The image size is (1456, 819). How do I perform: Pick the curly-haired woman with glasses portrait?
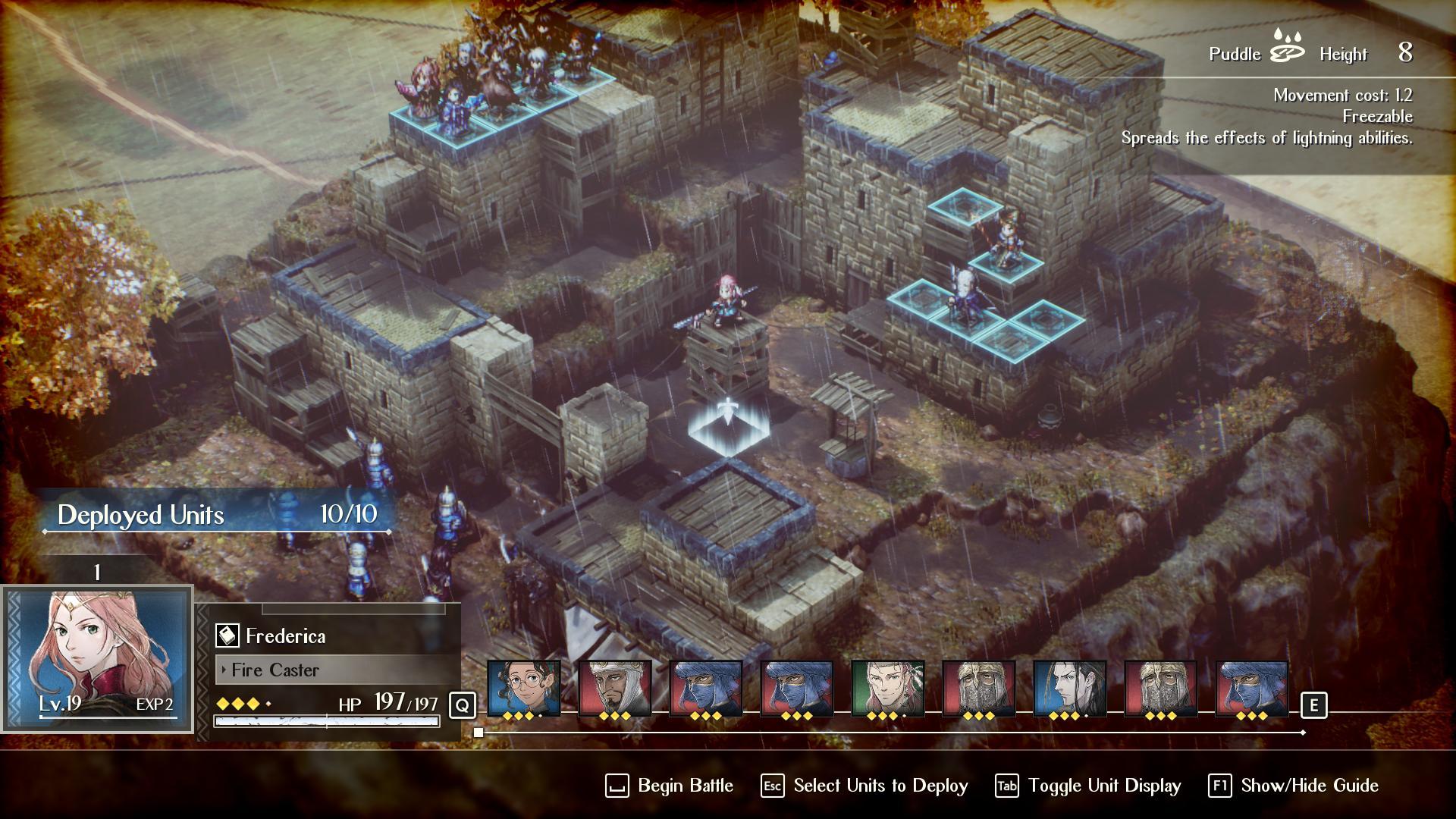[x=523, y=688]
